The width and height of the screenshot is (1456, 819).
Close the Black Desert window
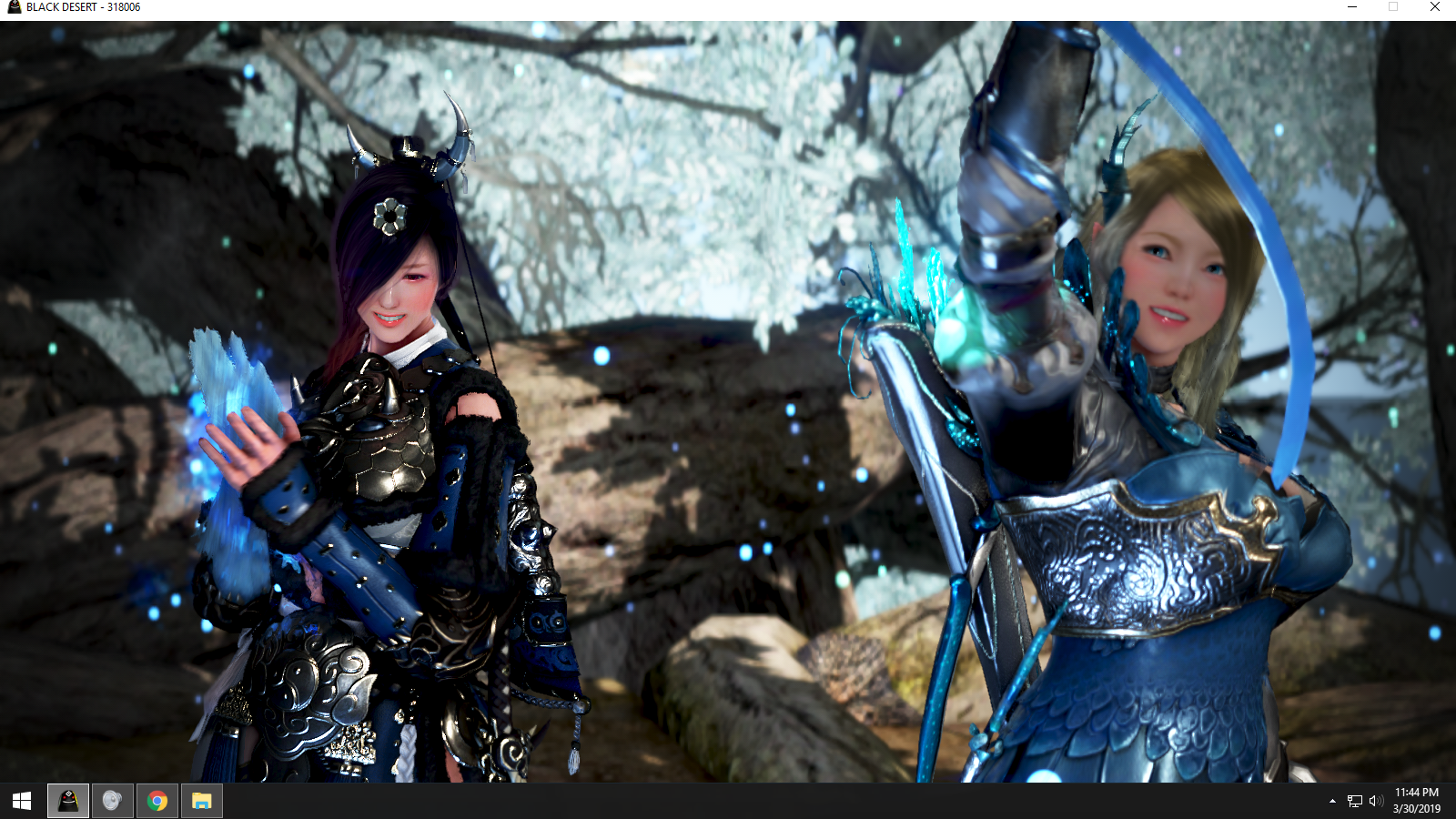pyautogui.click(x=1435, y=7)
